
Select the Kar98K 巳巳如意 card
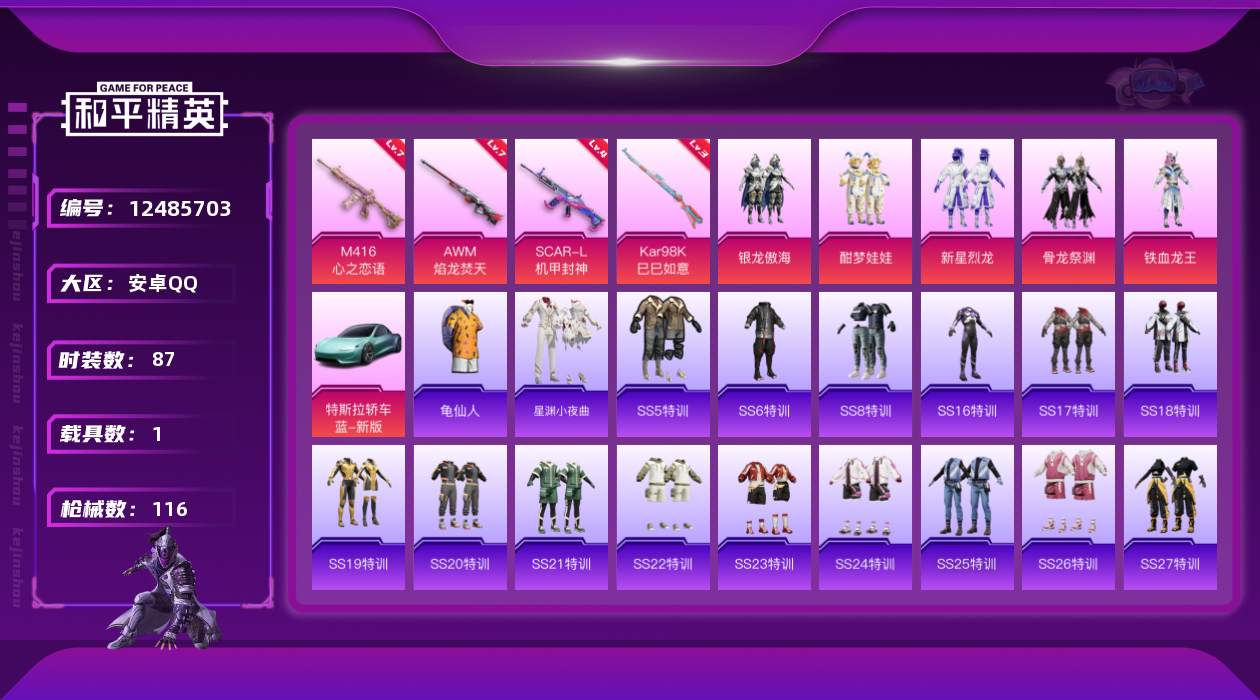tap(663, 211)
